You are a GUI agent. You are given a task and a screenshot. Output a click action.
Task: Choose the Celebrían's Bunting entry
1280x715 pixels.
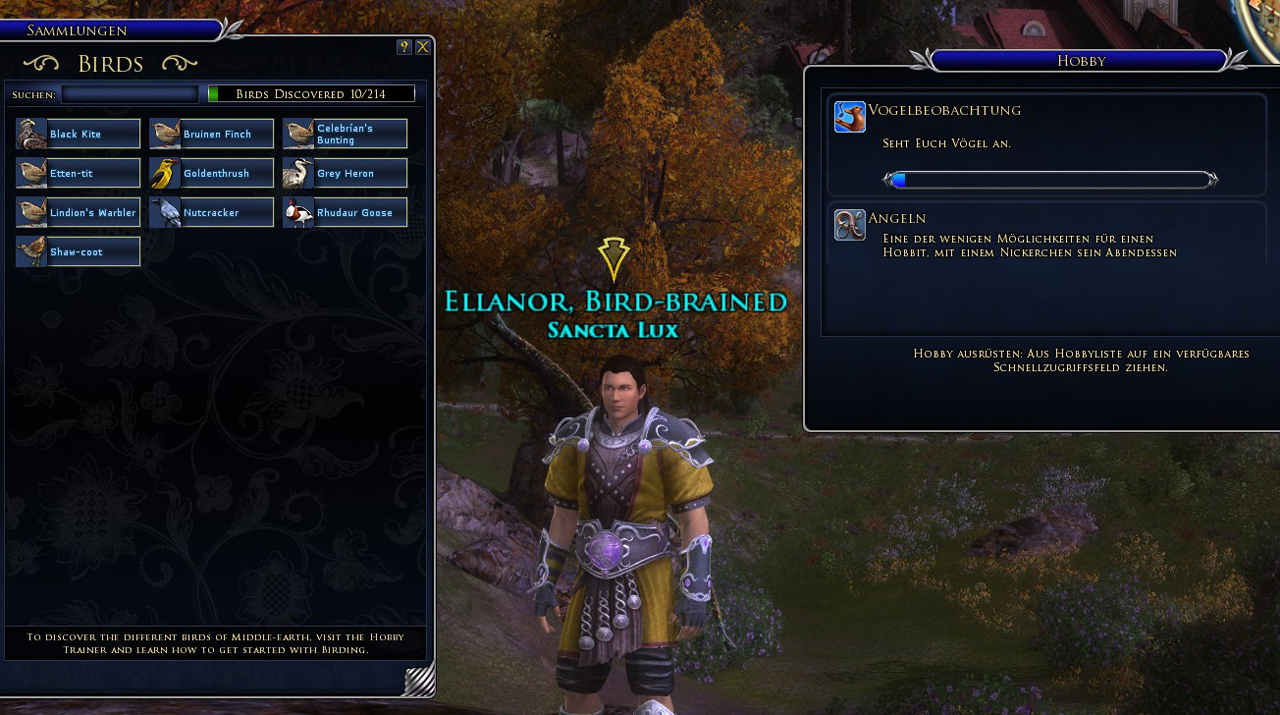pos(345,134)
